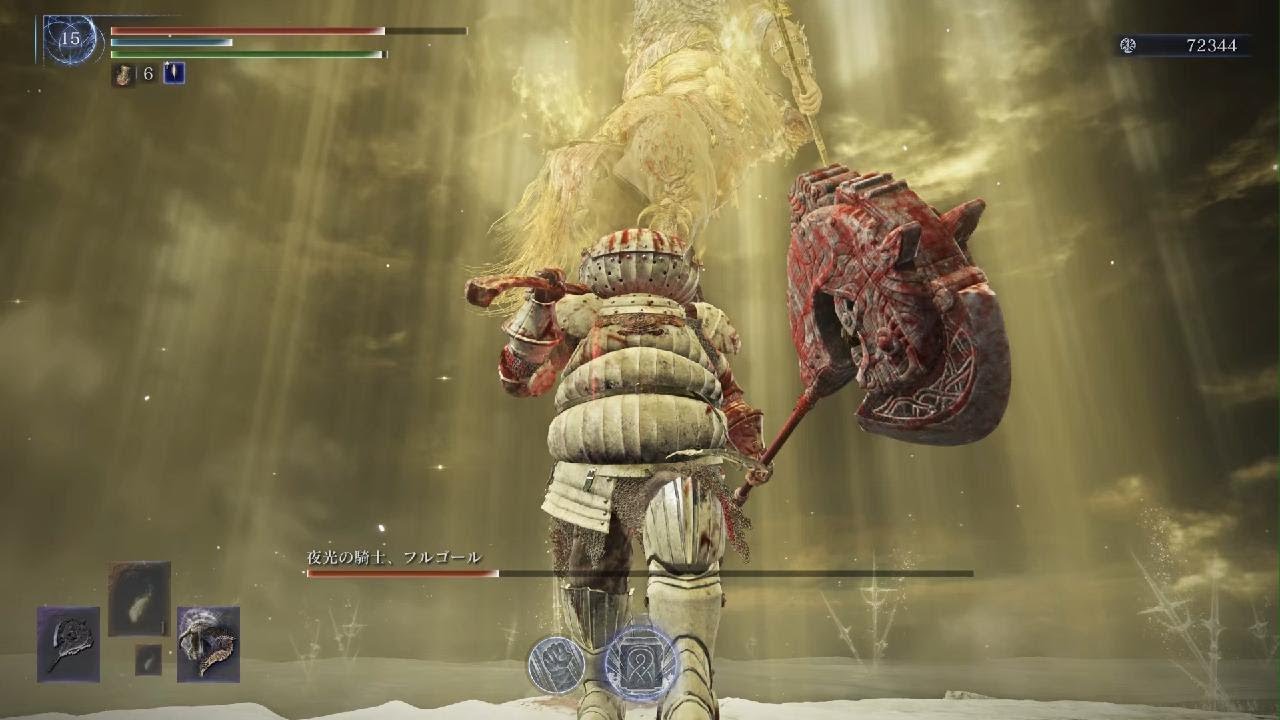Activate the clenched fist character skill
The image size is (1280, 720).
pyautogui.click(x=556, y=664)
